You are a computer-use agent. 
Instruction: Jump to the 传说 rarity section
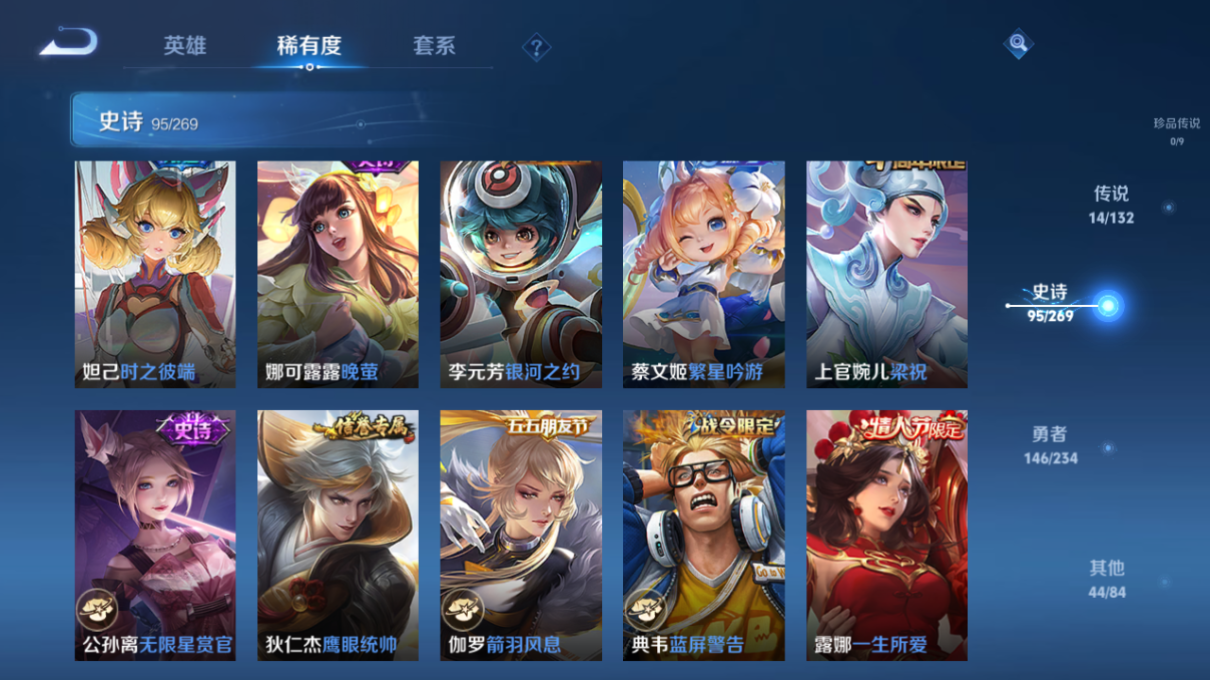click(x=1111, y=204)
